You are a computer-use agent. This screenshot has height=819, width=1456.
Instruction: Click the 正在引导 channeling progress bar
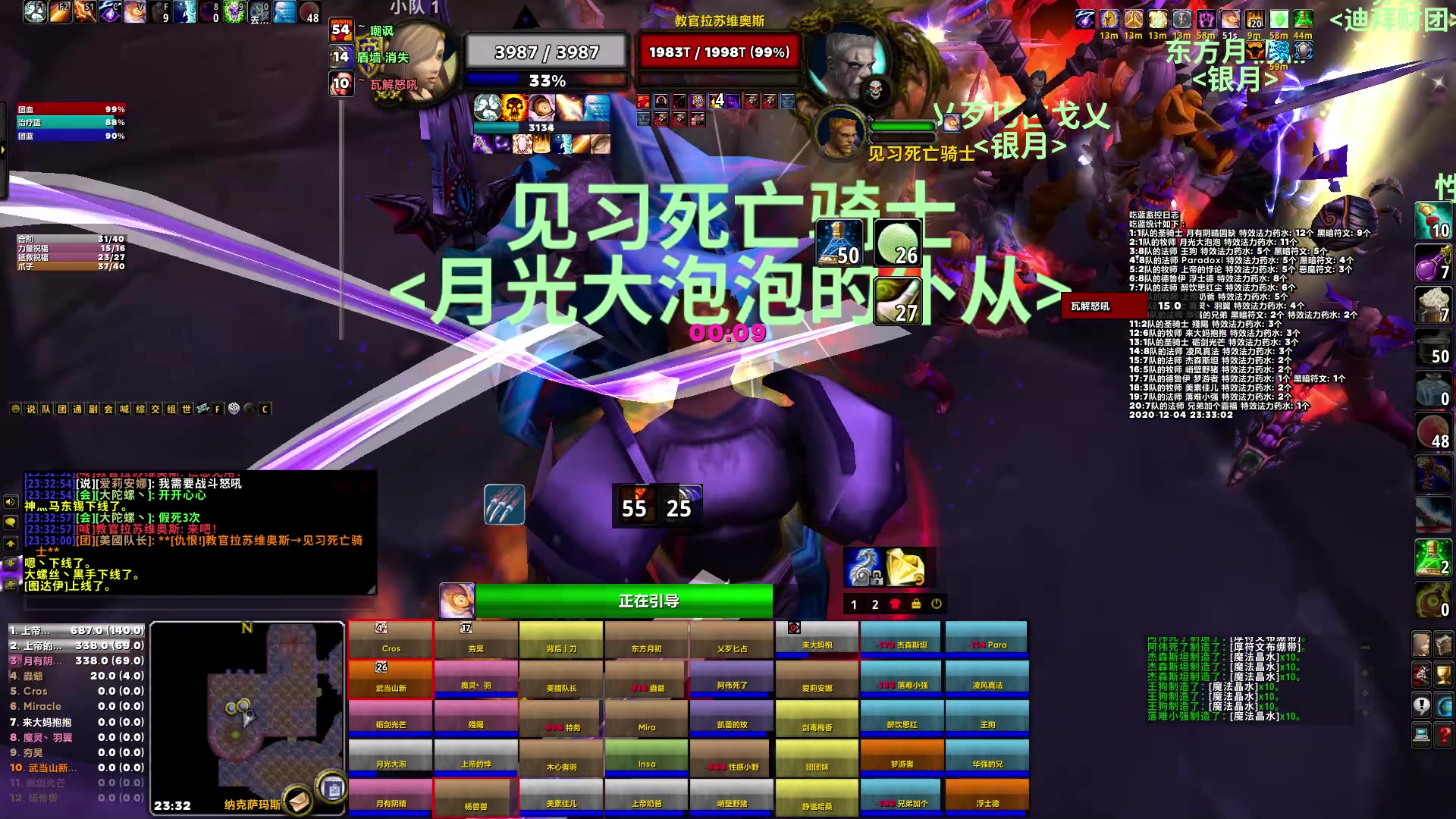[622, 601]
